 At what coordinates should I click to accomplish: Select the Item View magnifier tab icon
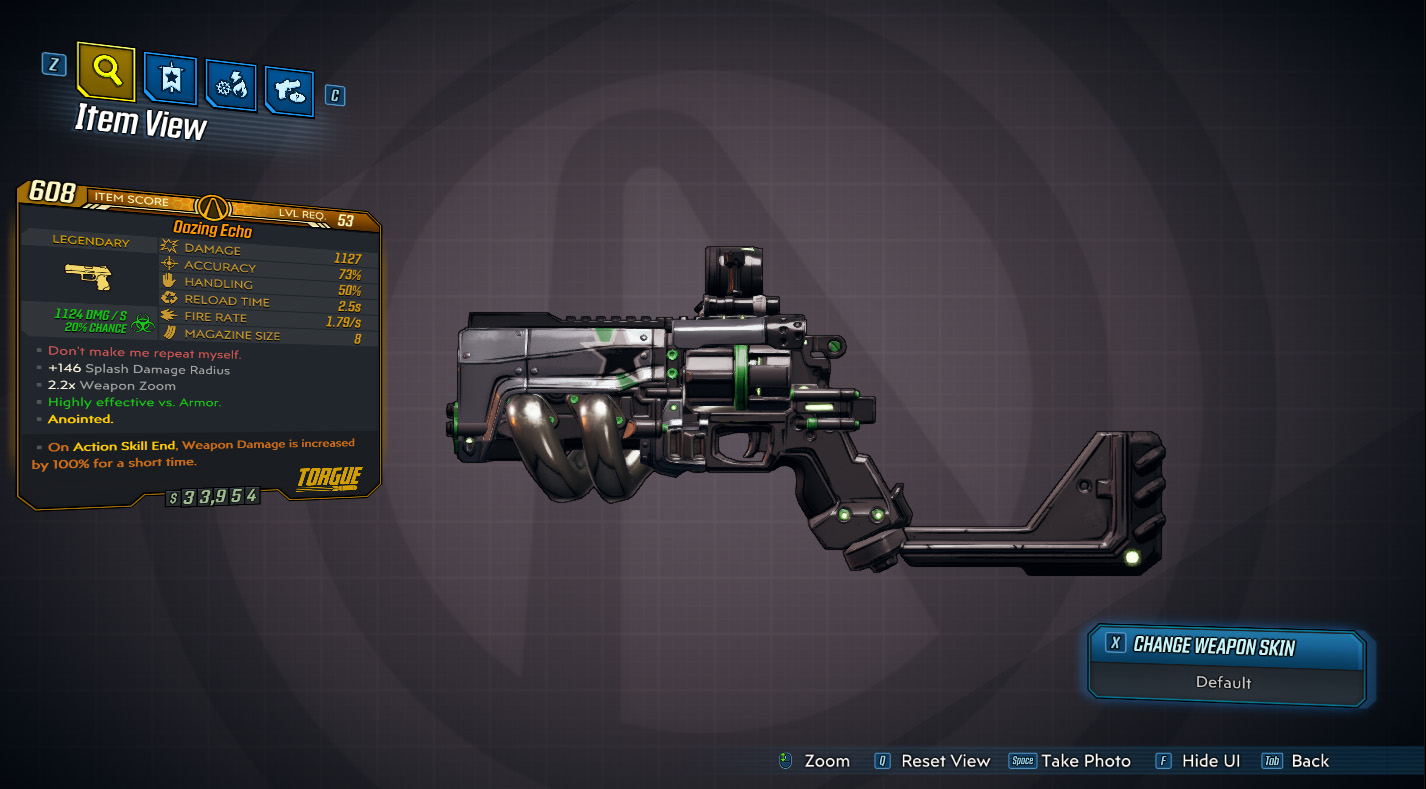click(104, 73)
